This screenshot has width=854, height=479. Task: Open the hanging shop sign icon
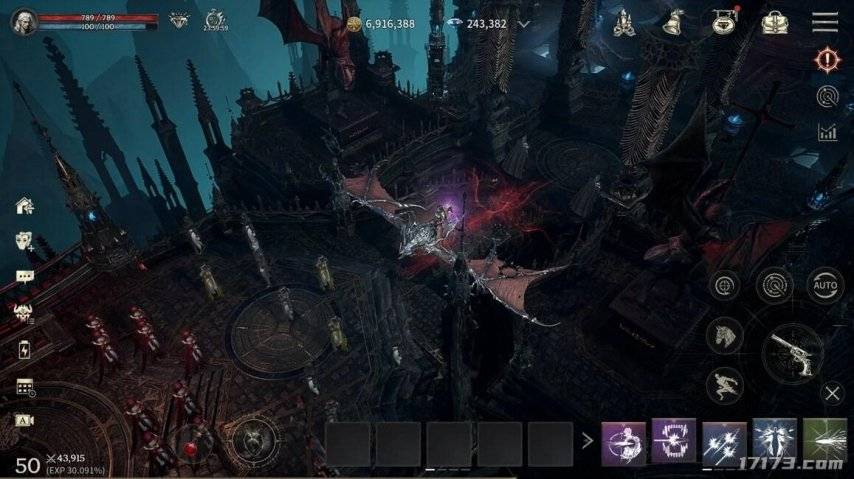pyautogui.click(x=722, y=21)
